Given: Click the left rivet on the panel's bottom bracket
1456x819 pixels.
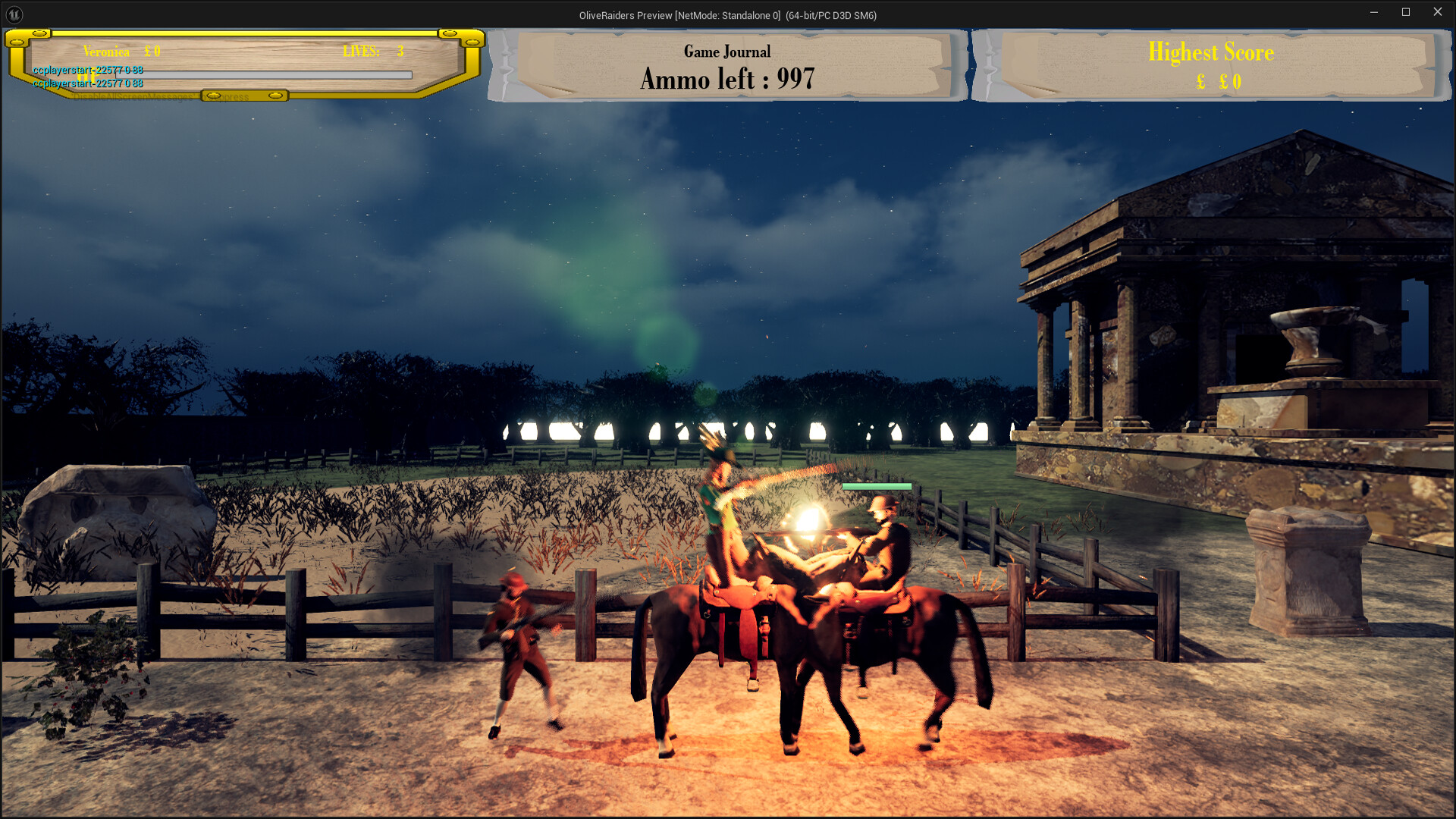Looking at the screenshot, I should click(x=213, y=95).
